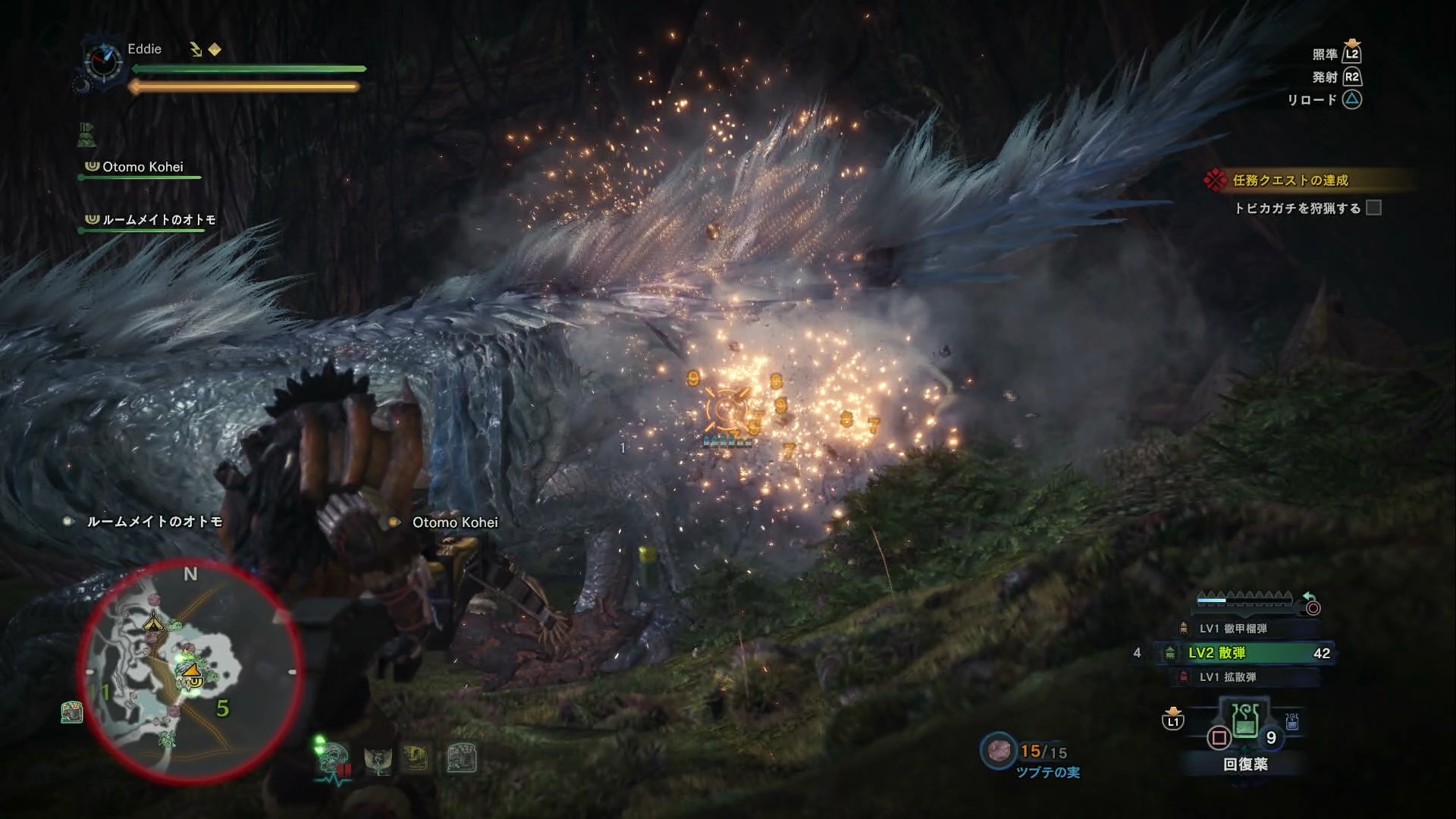
Task: Use the green 回復薬 potion item
Action: [x=1245, y=720]
